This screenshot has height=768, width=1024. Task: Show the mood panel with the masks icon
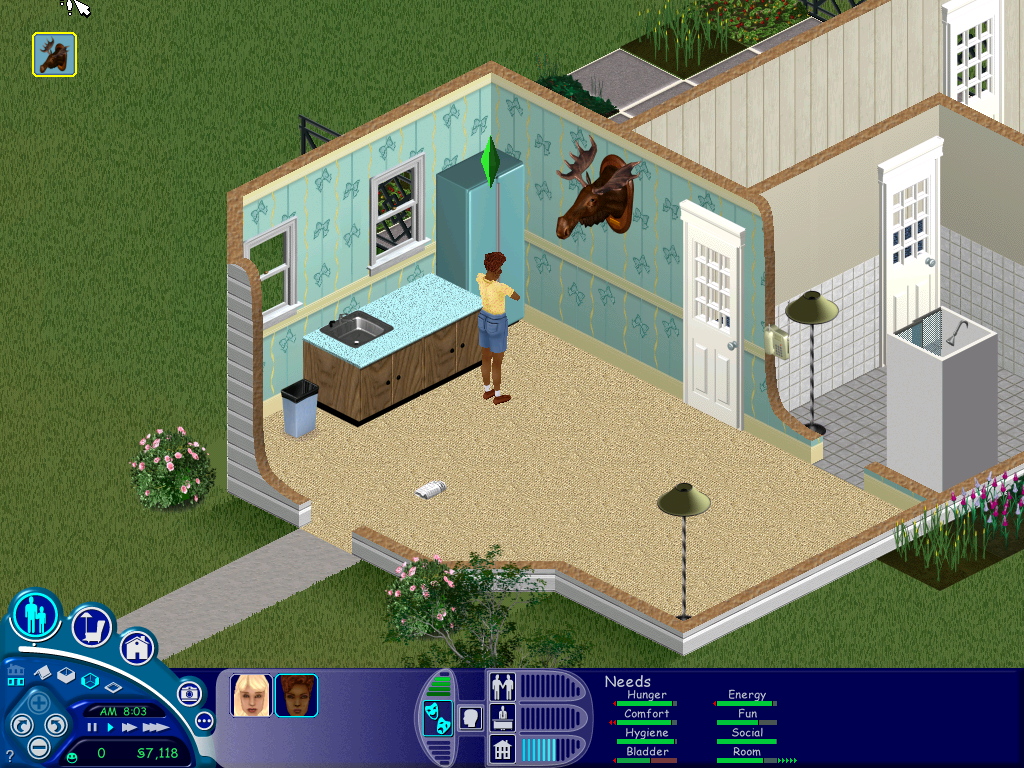(x=437, y=718)
